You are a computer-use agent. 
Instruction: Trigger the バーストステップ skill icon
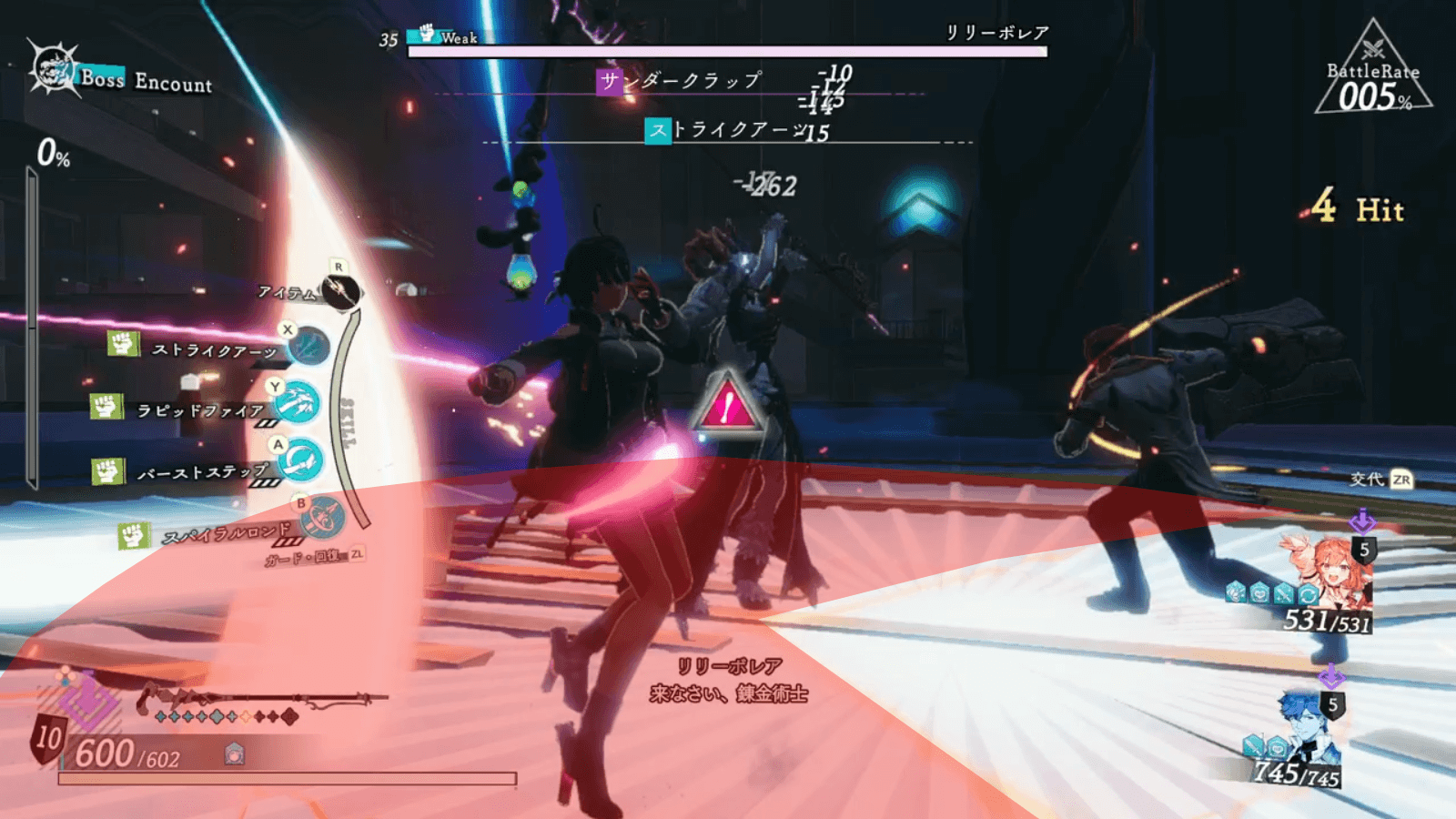pyautogui.click(x=301, y=461)
